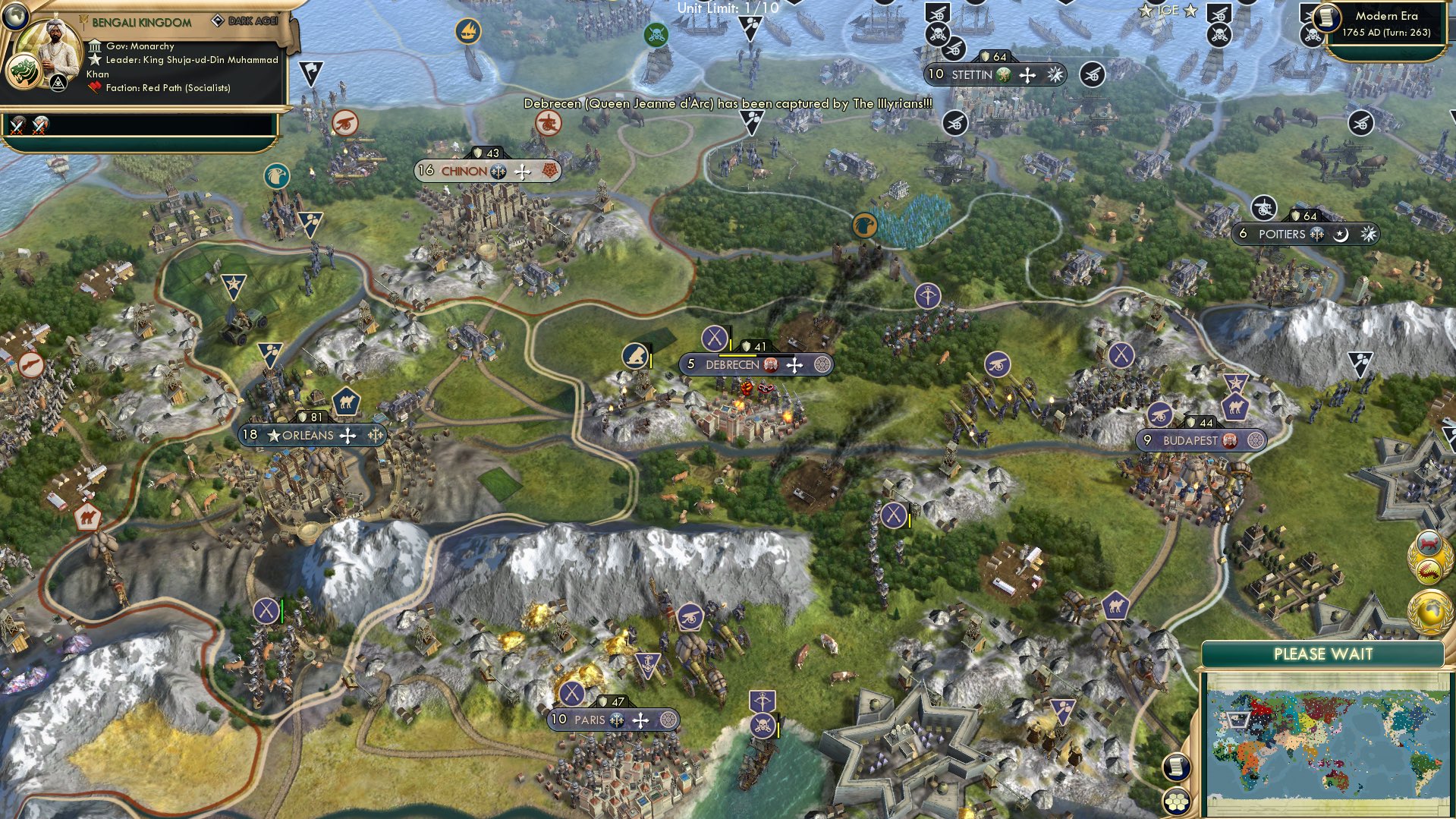
Task: Click the red fox medallion icon
Action: click(x=1429, y=542)
